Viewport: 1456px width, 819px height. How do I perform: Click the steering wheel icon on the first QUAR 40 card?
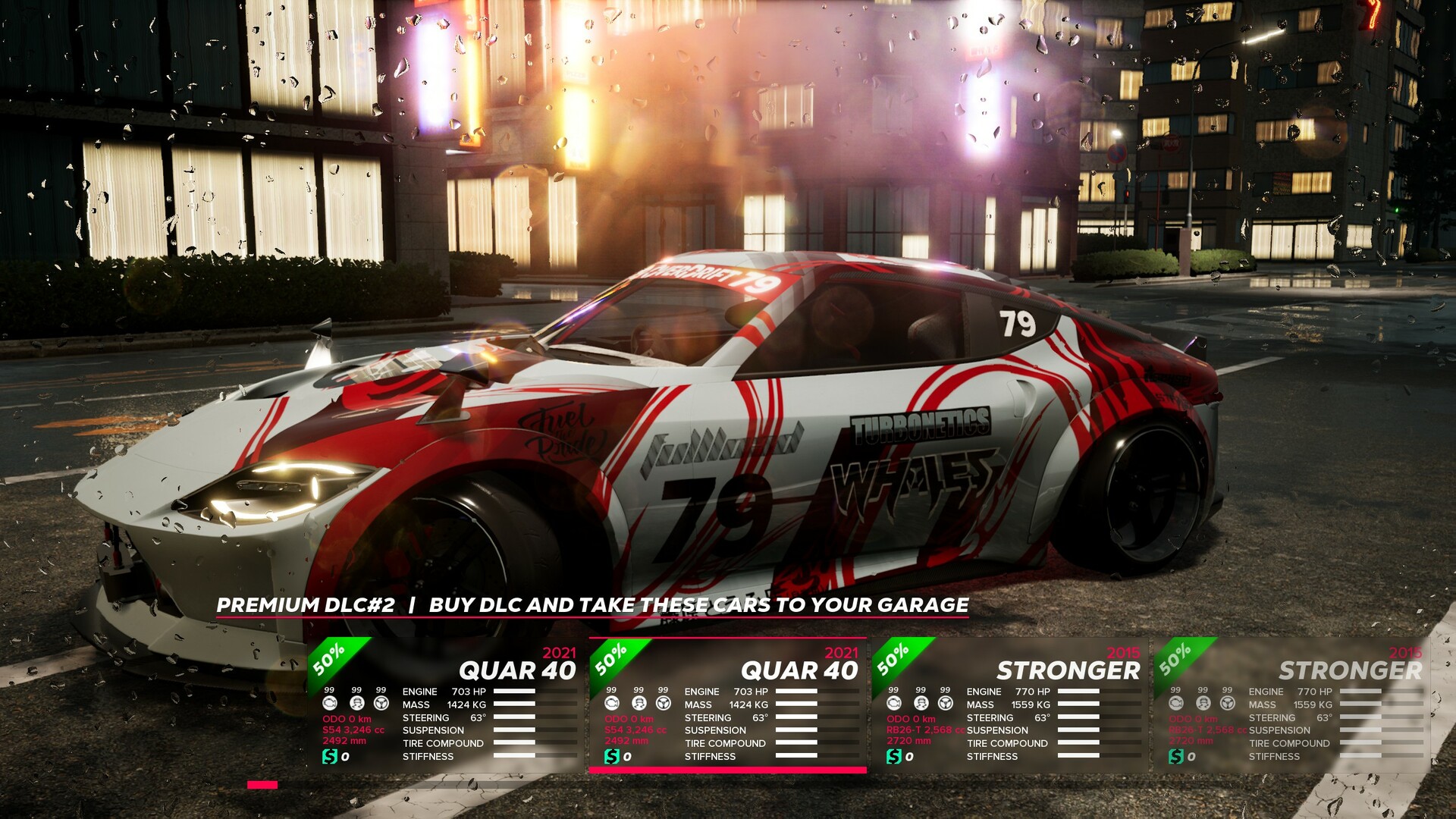pos(381,703)
